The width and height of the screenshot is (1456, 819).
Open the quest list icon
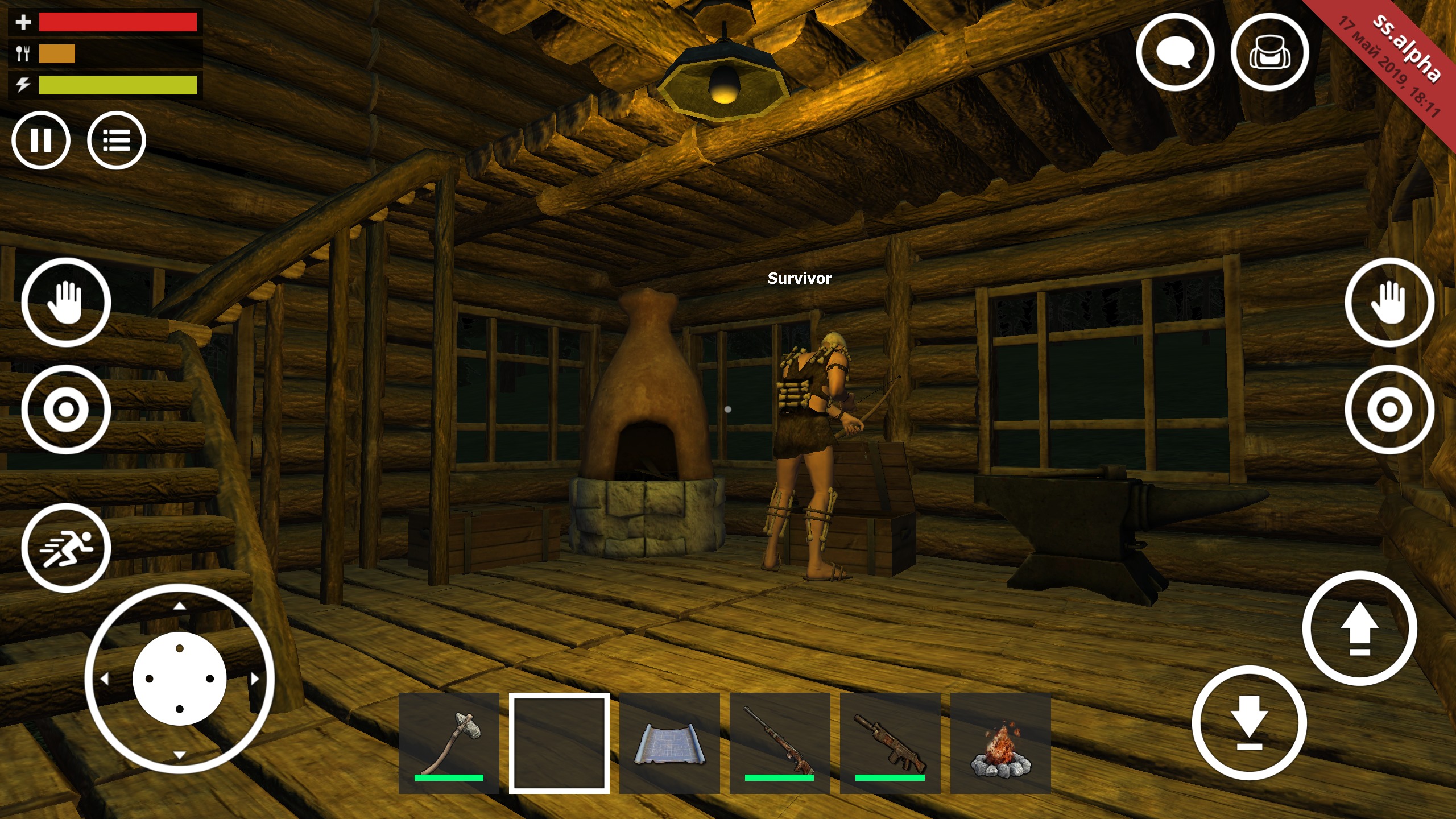[x=117, y=140]
